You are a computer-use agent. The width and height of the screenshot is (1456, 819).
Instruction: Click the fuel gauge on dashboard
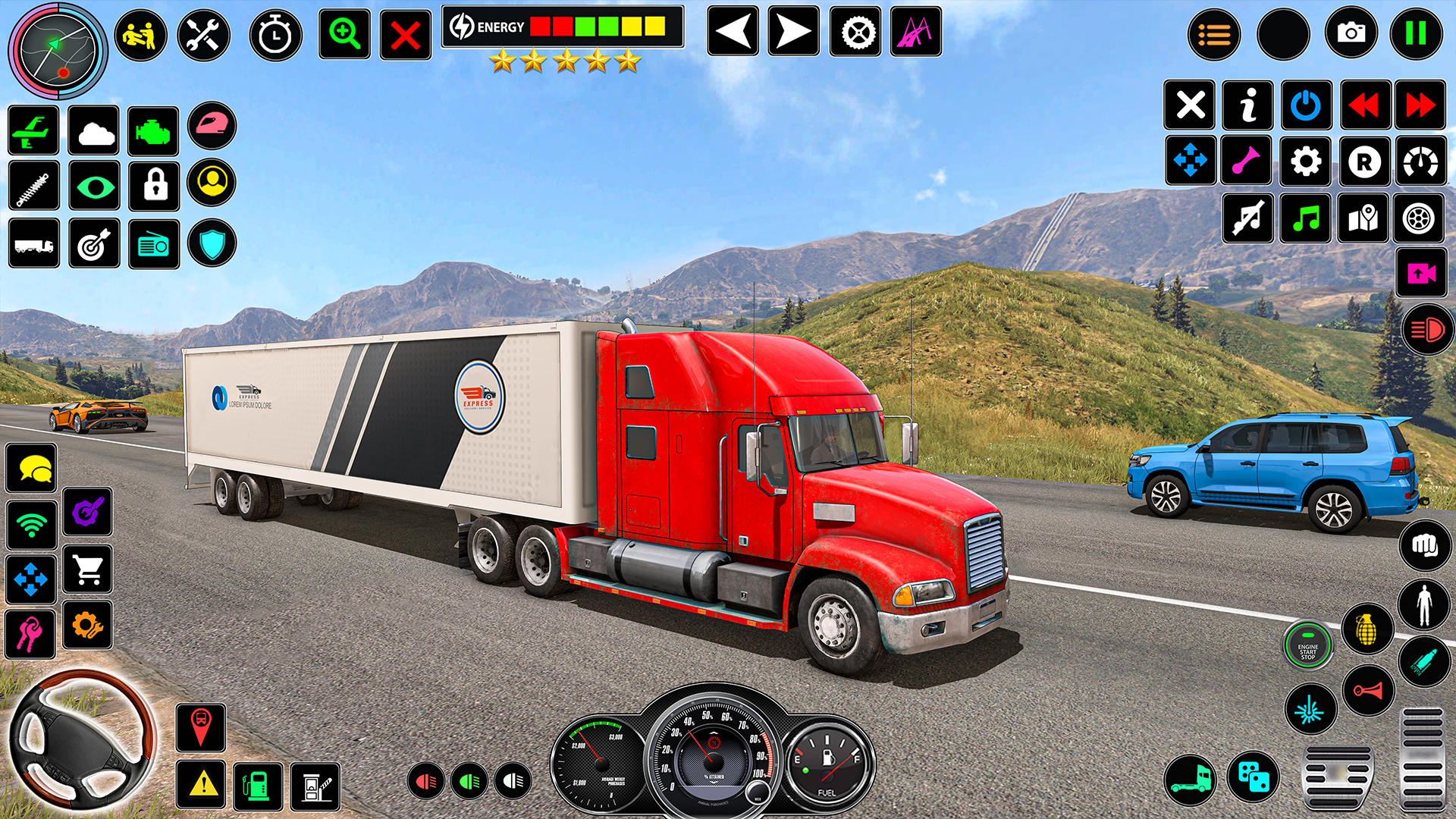pos(828,762)
